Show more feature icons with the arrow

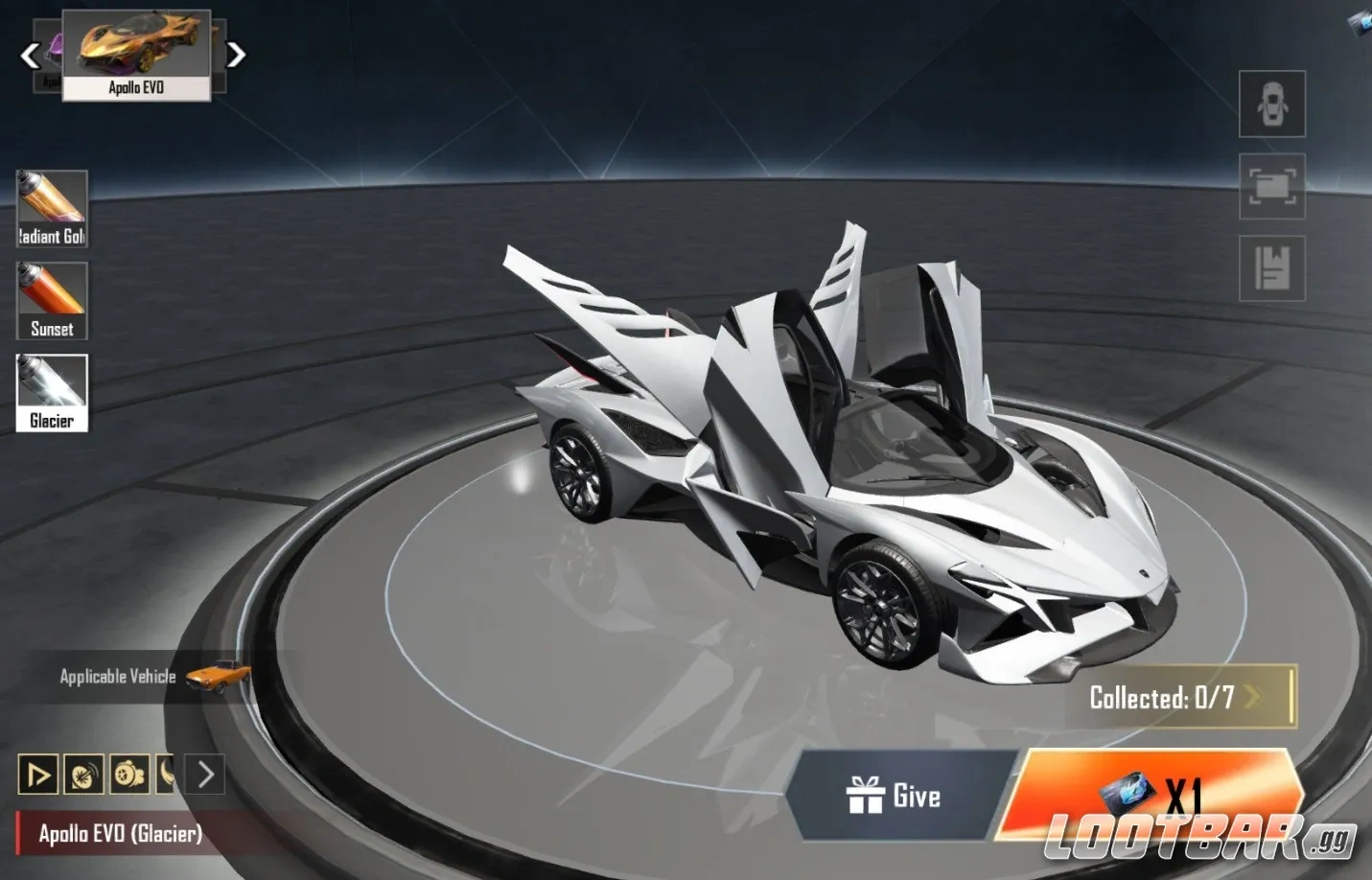pyautogui.click(x=205, y=775)
